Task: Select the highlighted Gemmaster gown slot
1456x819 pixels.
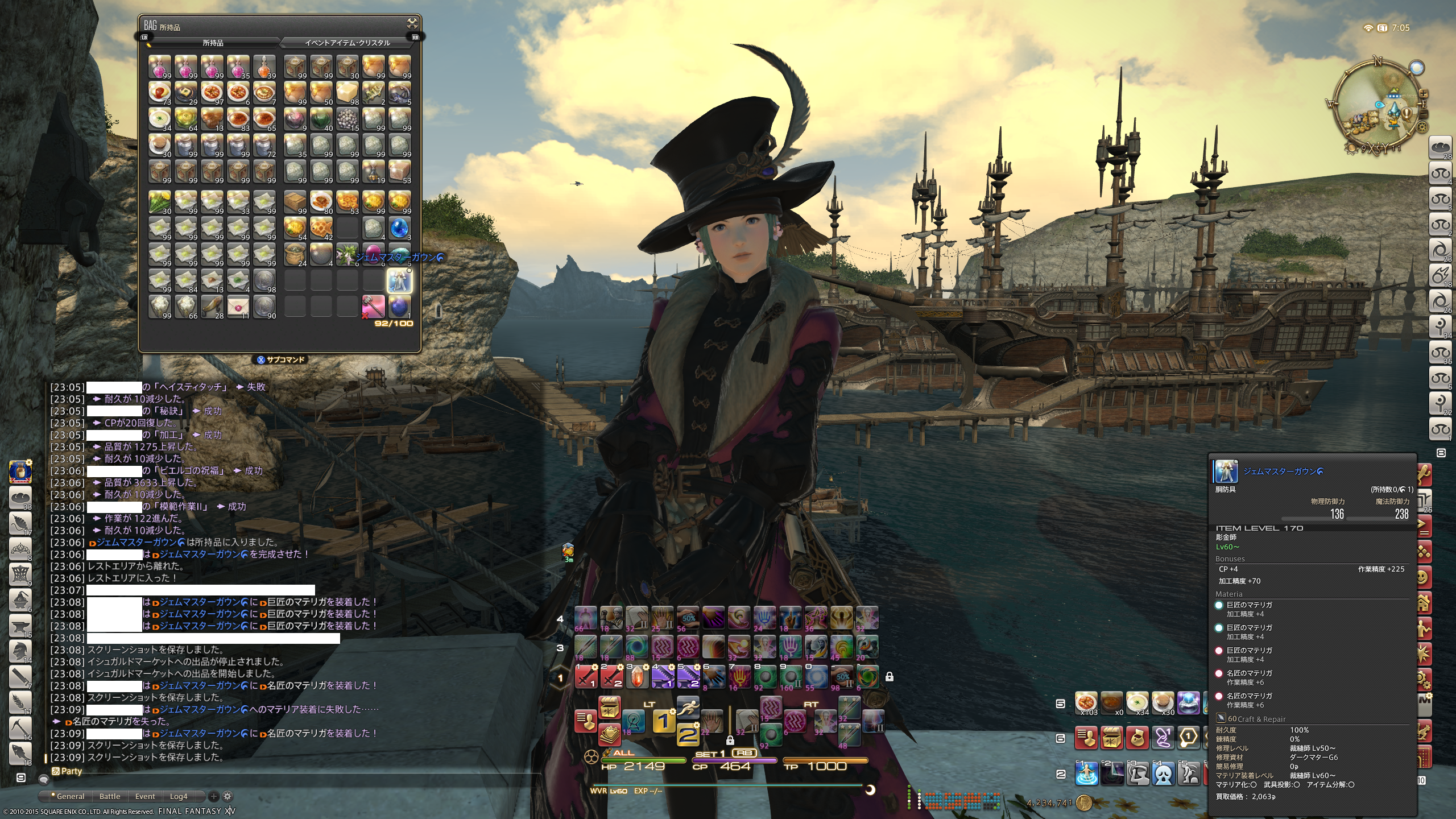Action: click(399, 280)
